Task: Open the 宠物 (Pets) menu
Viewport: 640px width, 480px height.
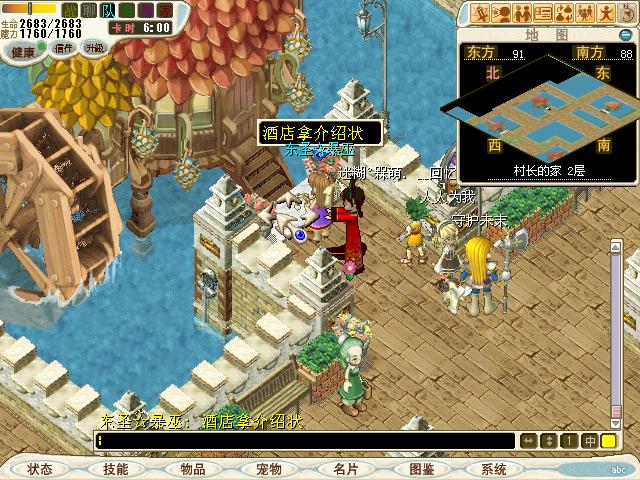Action: pos(268,468)
